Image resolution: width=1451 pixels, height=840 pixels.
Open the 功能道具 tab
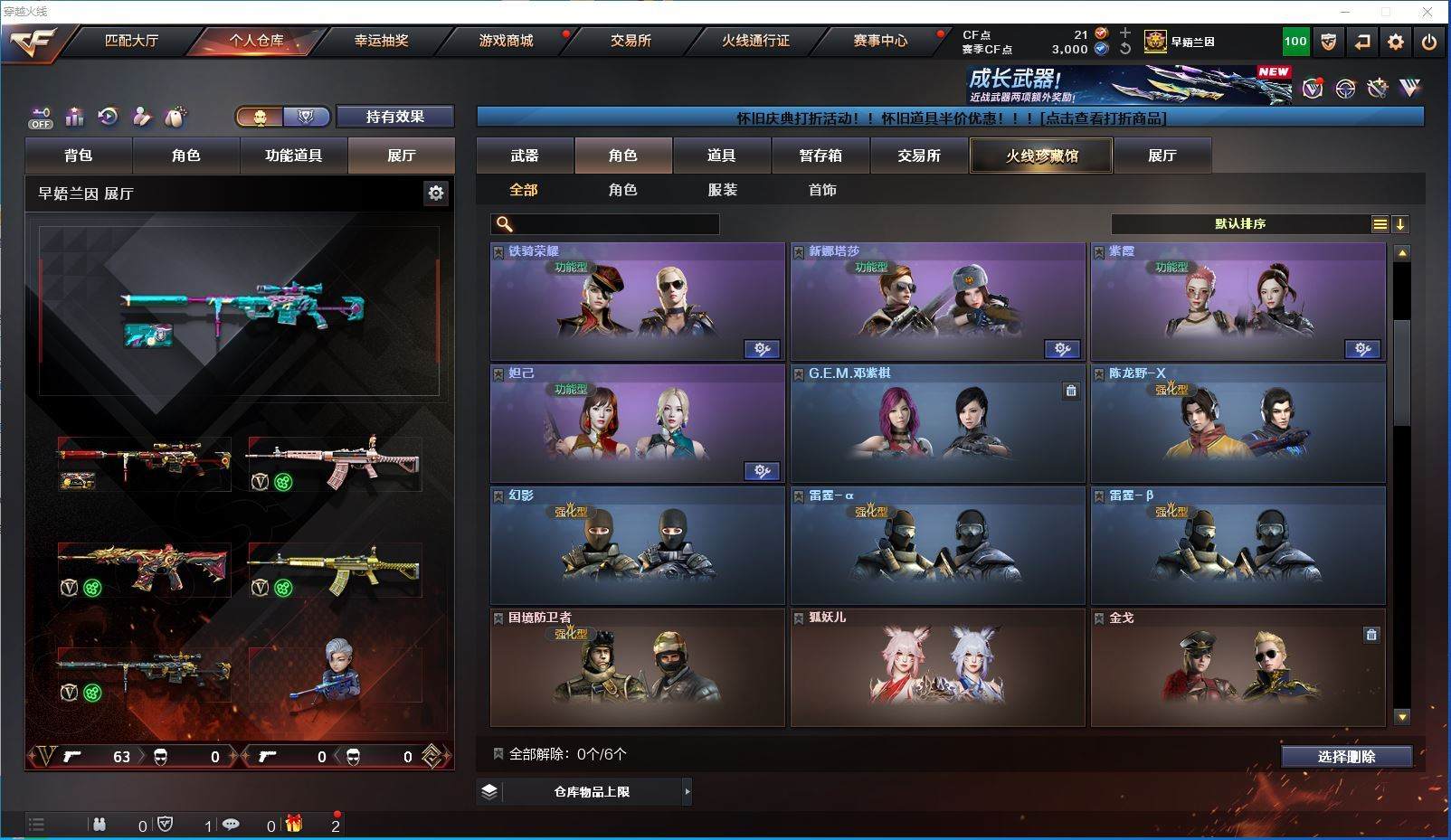pos(293,156)
